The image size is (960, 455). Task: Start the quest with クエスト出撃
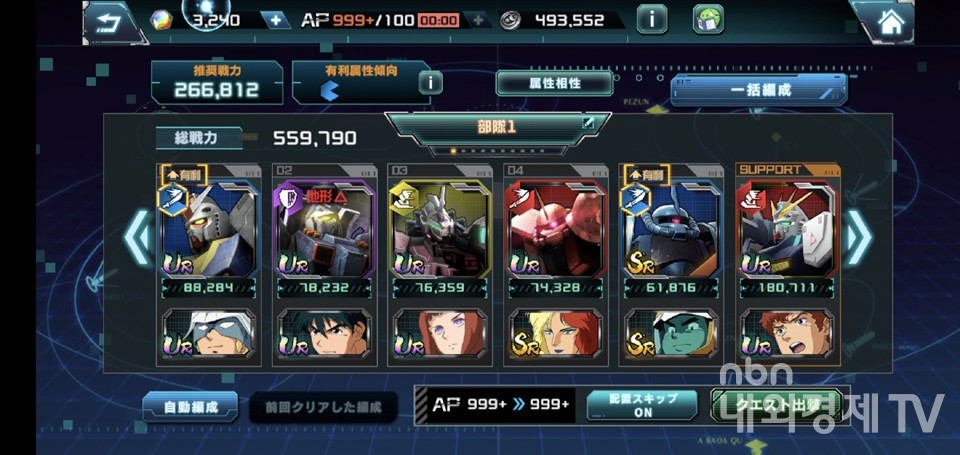click(773, 404)
